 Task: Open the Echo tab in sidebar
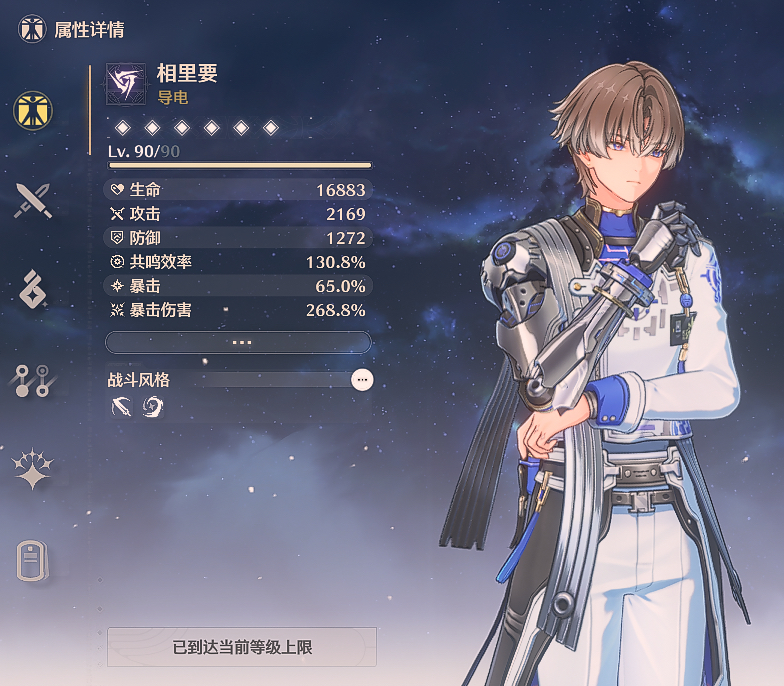point(33,290)
